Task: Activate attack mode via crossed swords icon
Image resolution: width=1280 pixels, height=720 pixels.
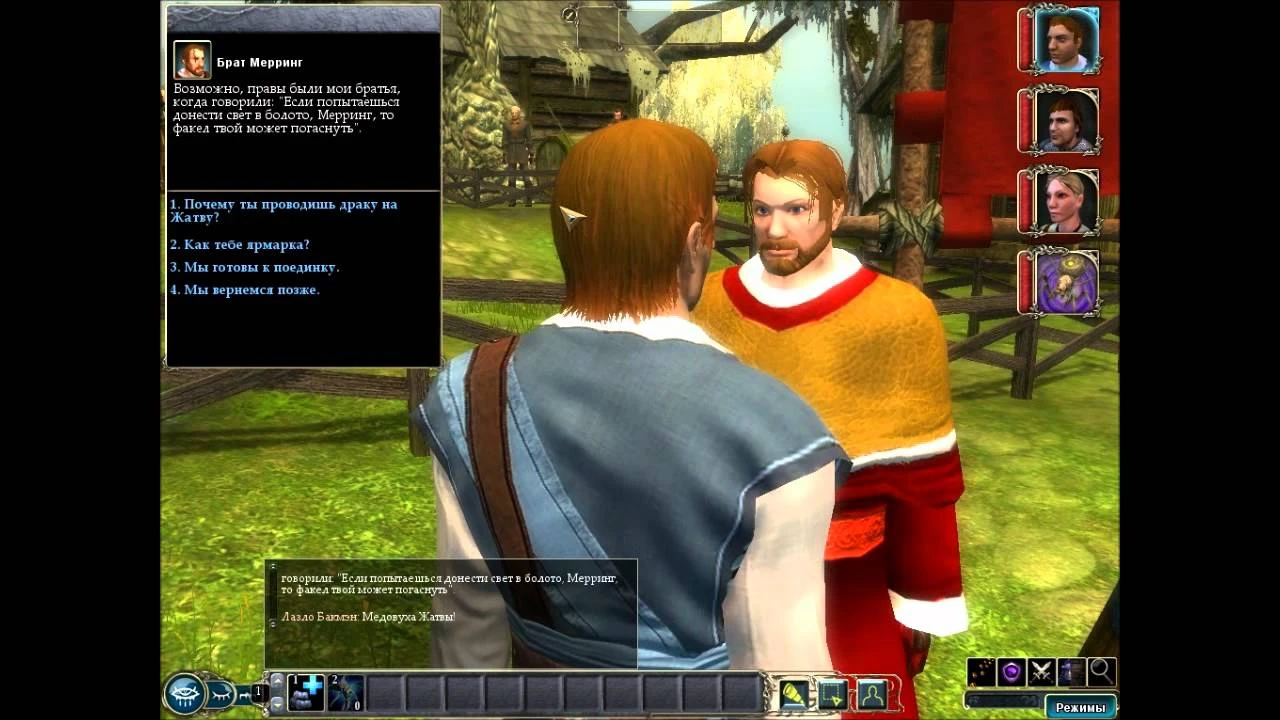Action: [x=1041, y=672]
